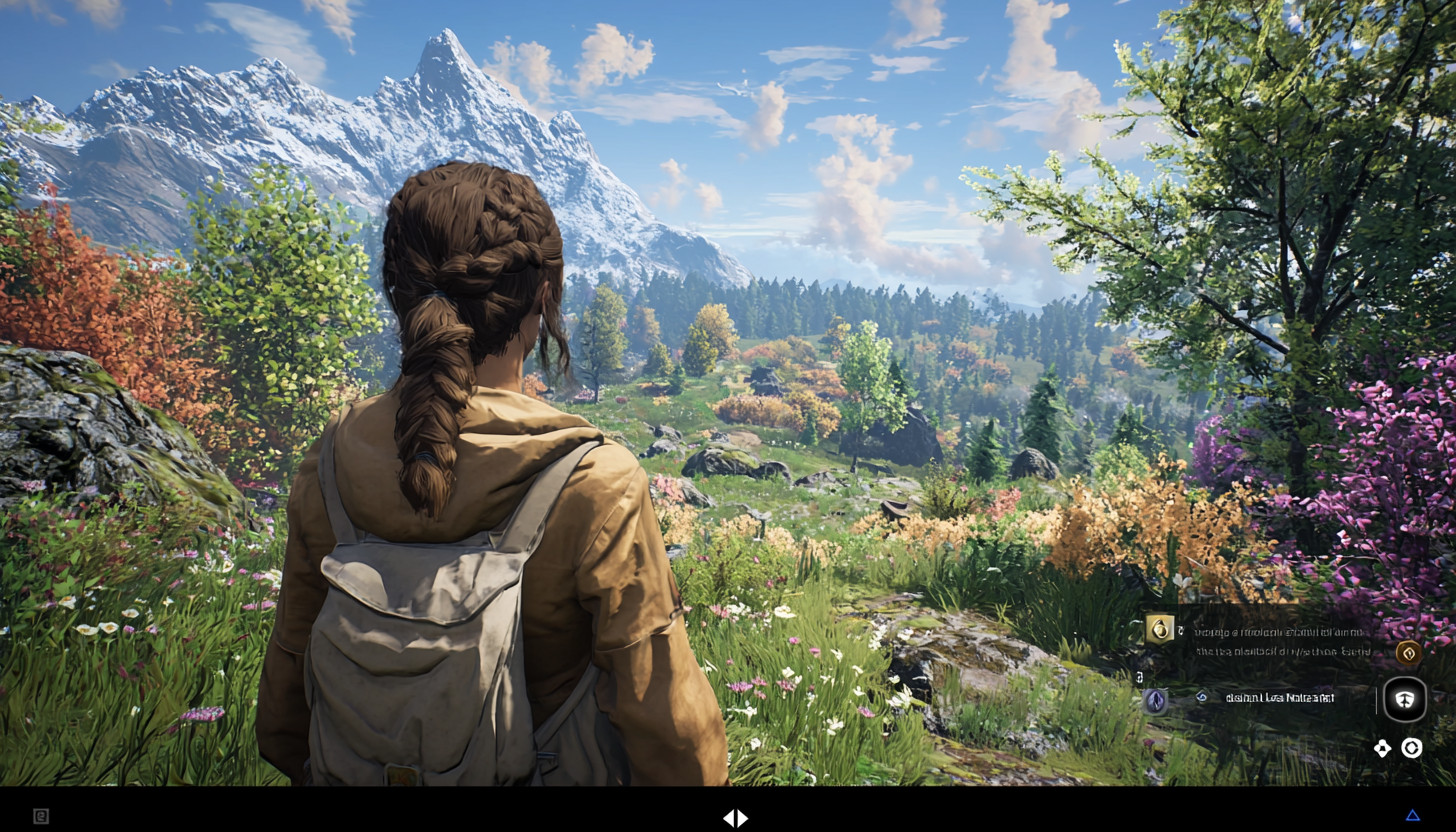The height and width of the screenshot is (832, 1456).
Task: Click the white four-point diamond icon
Action: (x=1382, y=748)
